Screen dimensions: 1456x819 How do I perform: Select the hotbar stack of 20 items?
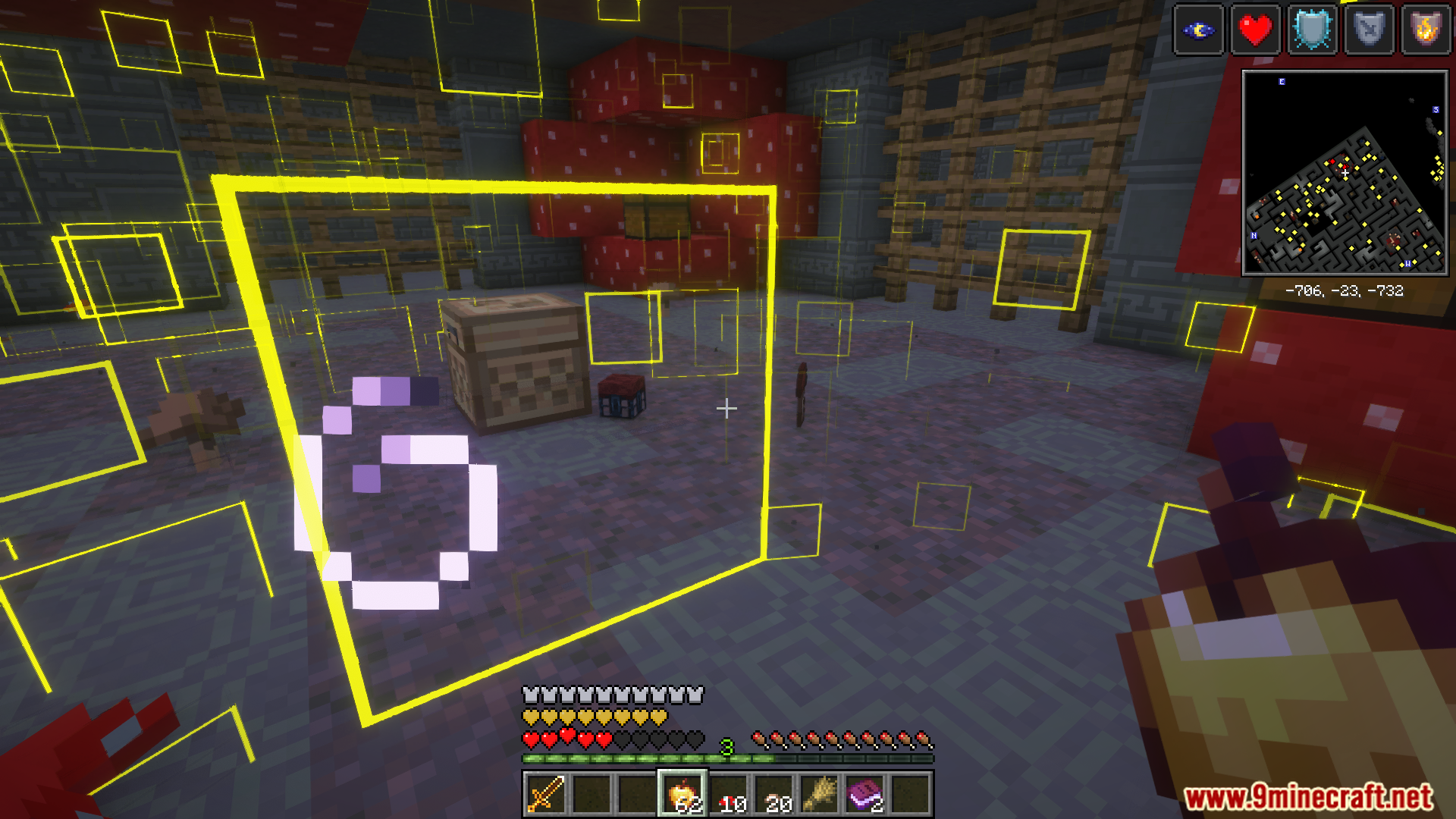774,794
